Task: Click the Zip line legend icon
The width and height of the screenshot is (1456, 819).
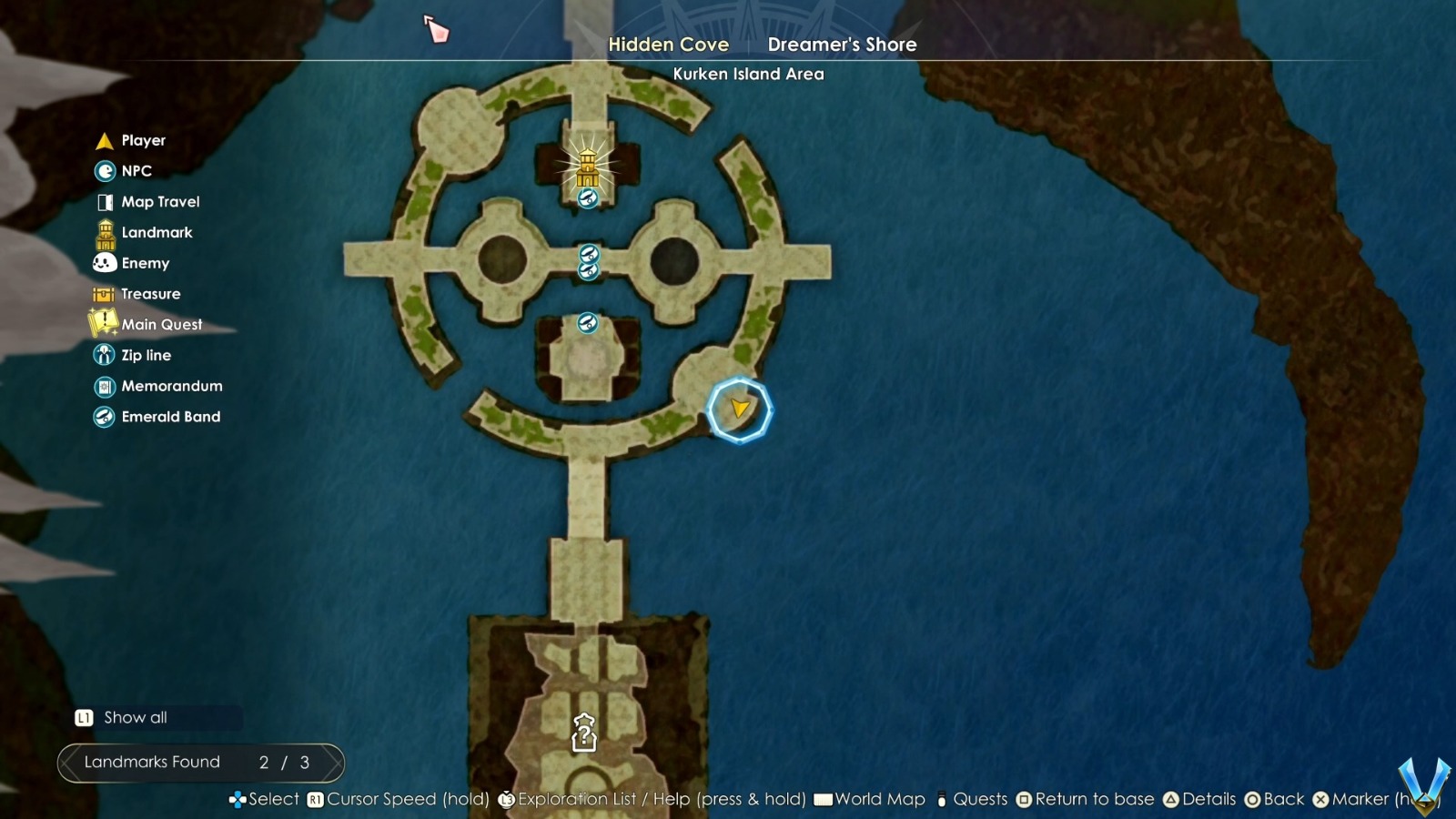Action: coord(105,355)
